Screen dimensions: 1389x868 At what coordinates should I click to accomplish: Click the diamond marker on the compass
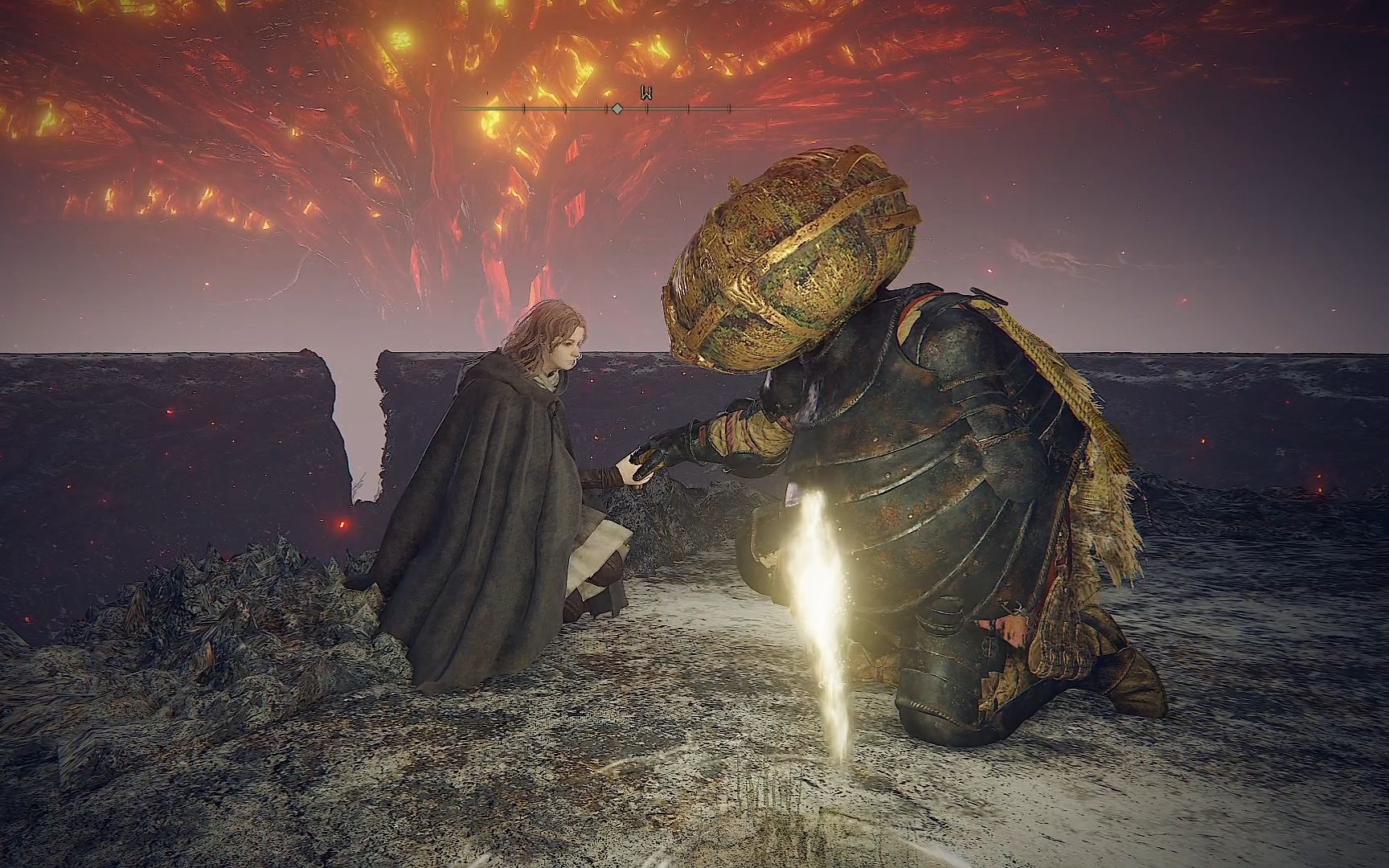[x=617, y=108]
